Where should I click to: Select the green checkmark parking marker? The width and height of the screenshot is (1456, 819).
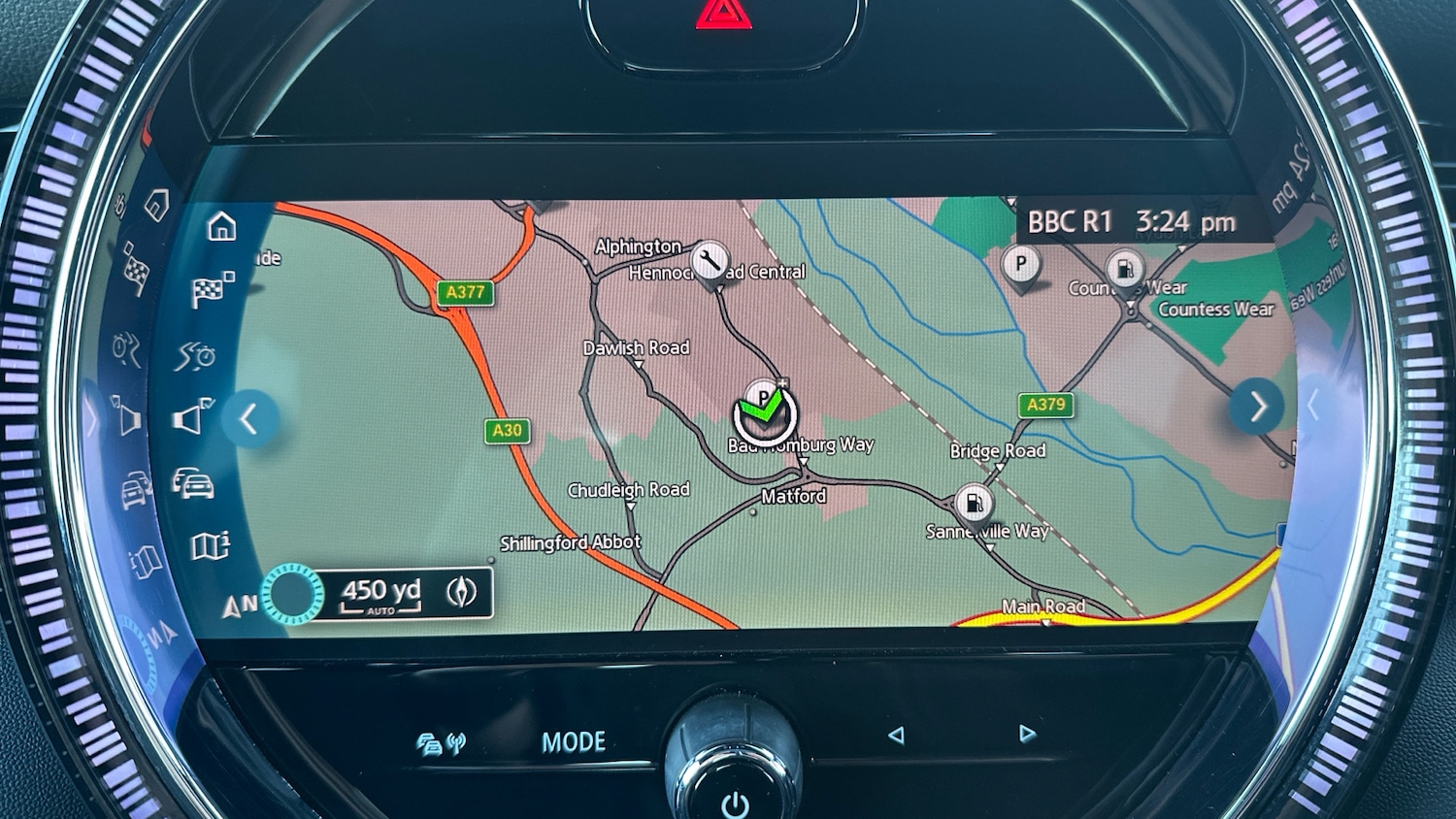[x=765, y=414]
